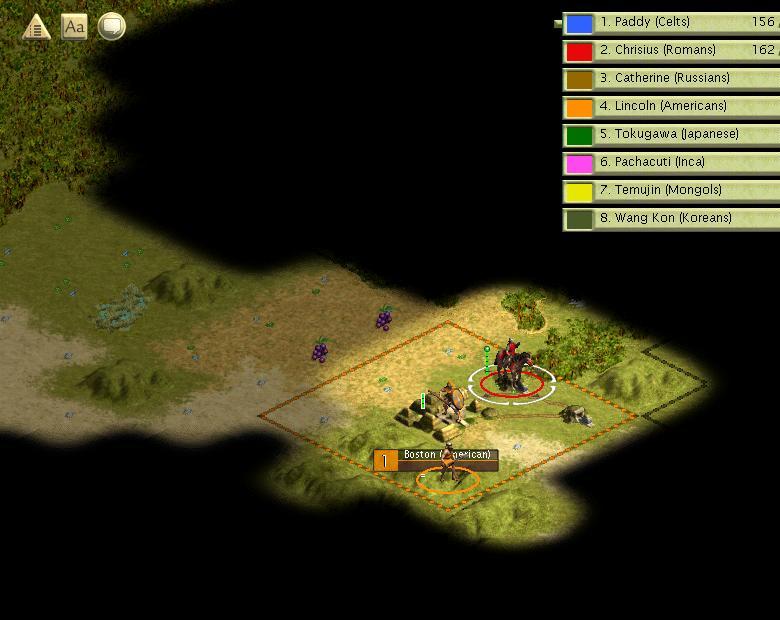780x620 pixels.
Task: Open the pyramid-shaped main menu button
Action: coord(37,27)
